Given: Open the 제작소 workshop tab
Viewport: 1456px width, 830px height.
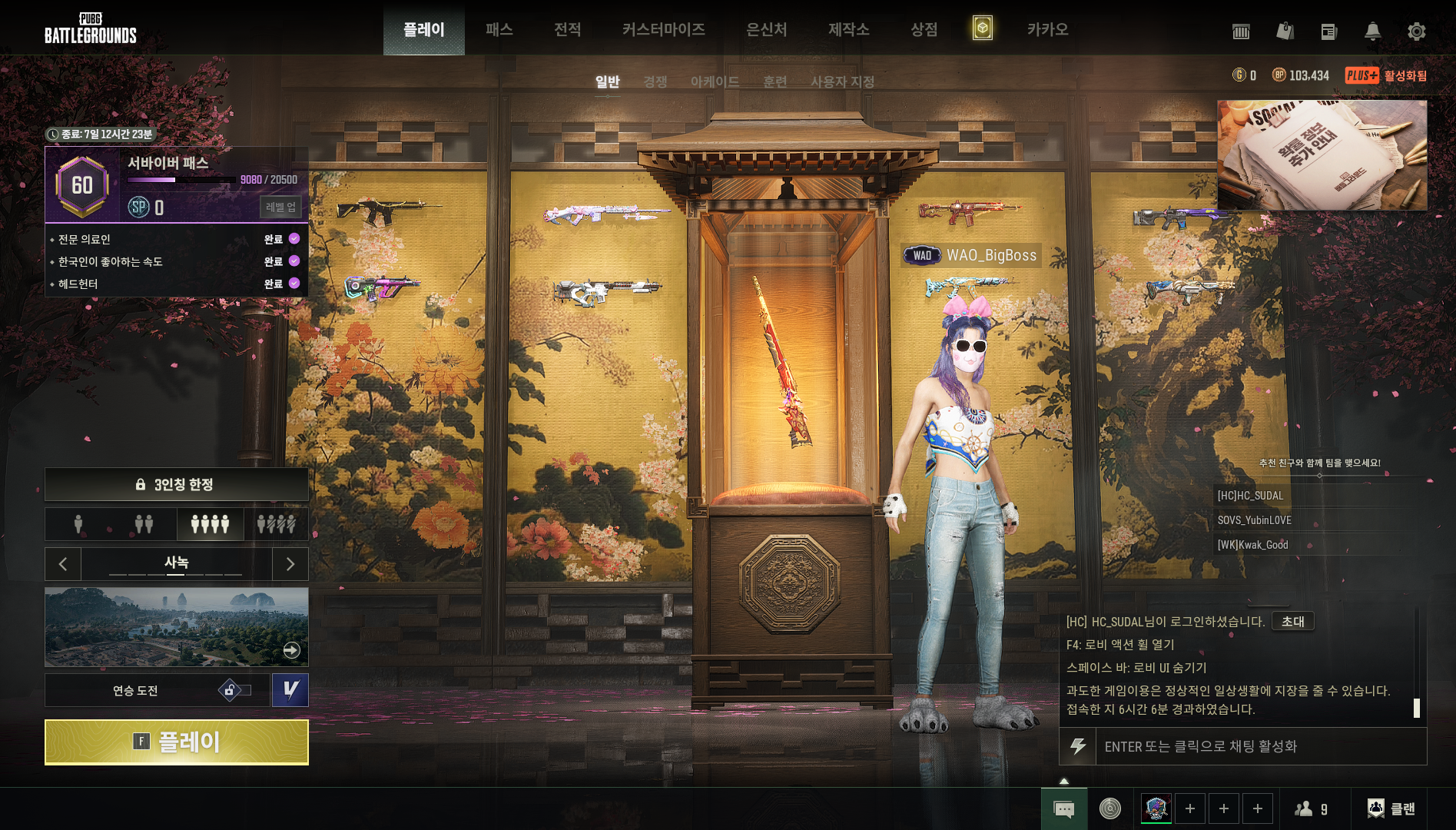Looking at the screenshot, I should click(848, 29).
